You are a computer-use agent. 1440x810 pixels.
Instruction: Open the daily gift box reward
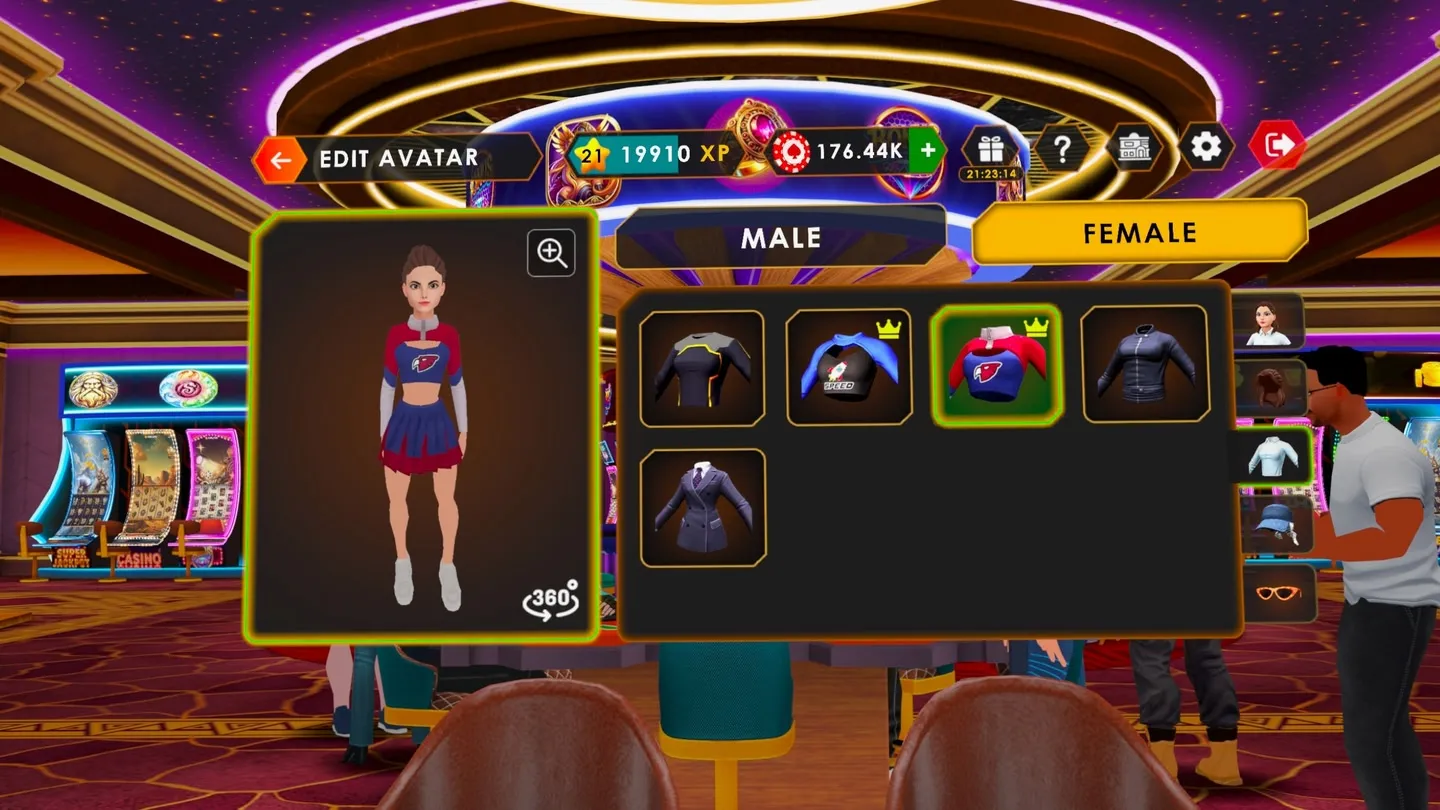pos(990,150)
